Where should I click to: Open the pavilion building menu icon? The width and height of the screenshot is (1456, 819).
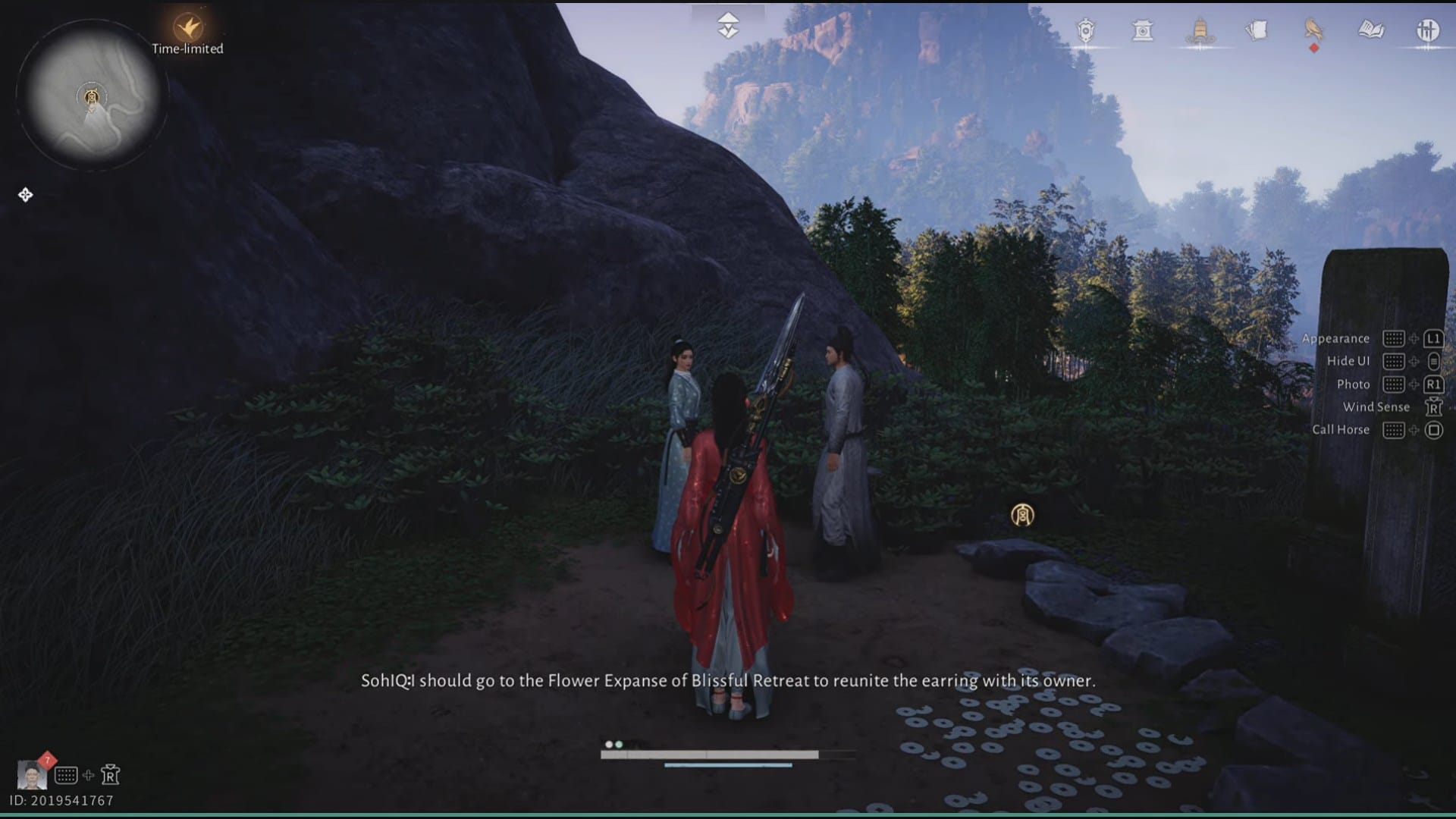point(1142,30)
